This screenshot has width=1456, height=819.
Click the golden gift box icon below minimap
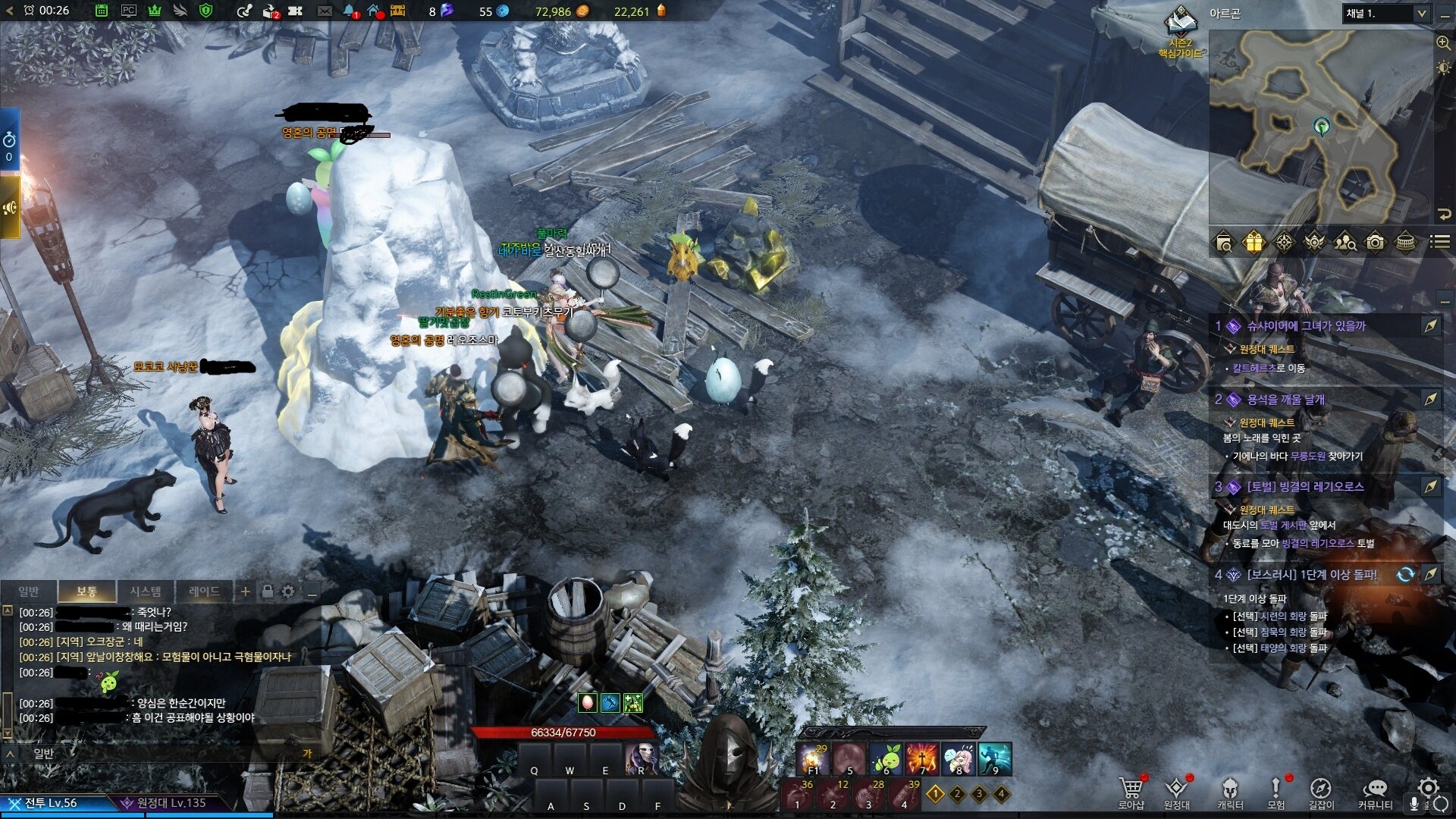coord(1254,243)
